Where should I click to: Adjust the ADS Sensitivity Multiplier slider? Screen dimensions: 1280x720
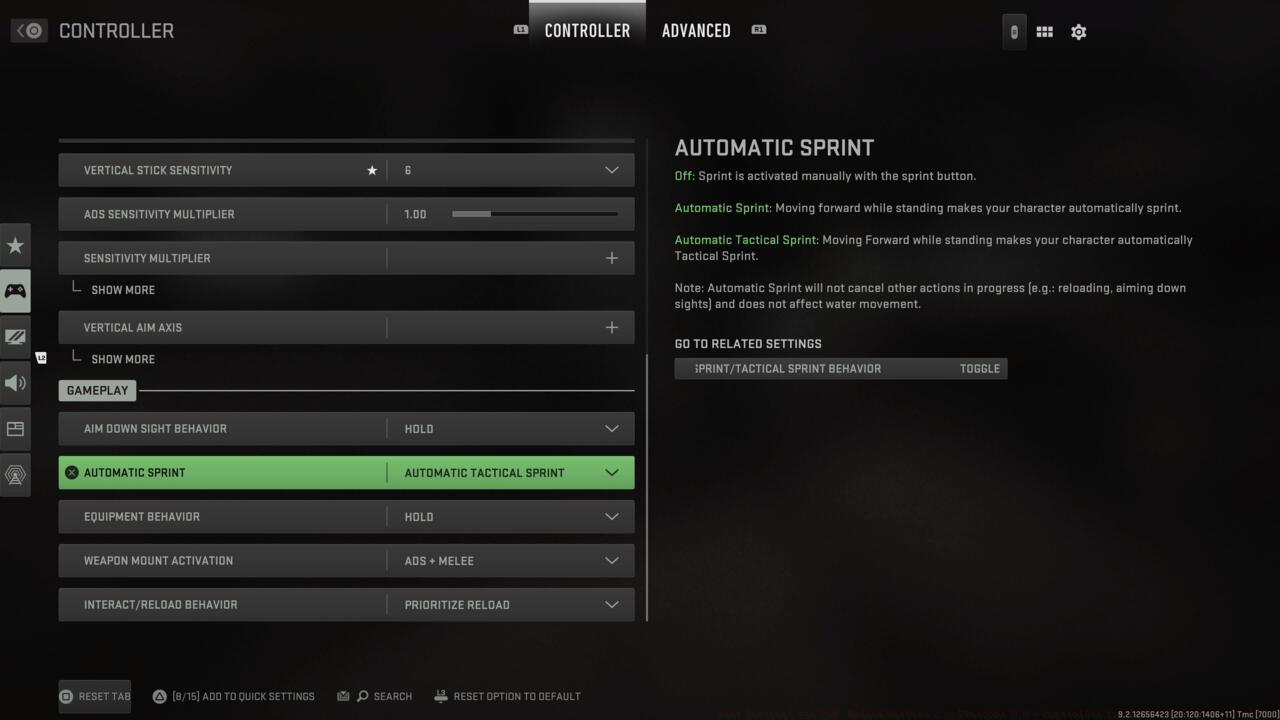click(x=537, y=213)
